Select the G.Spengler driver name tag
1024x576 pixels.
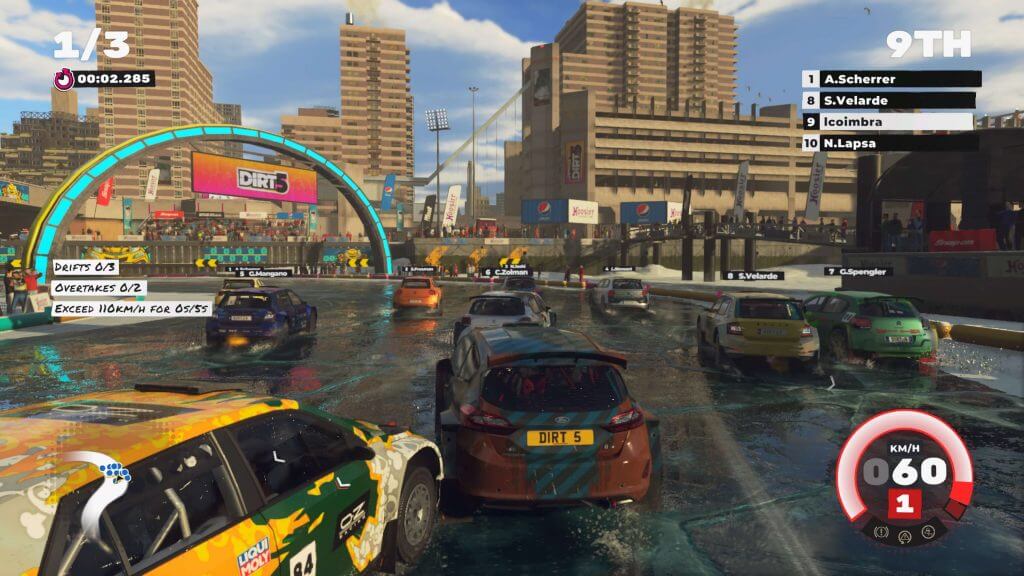tap(850, 271)
